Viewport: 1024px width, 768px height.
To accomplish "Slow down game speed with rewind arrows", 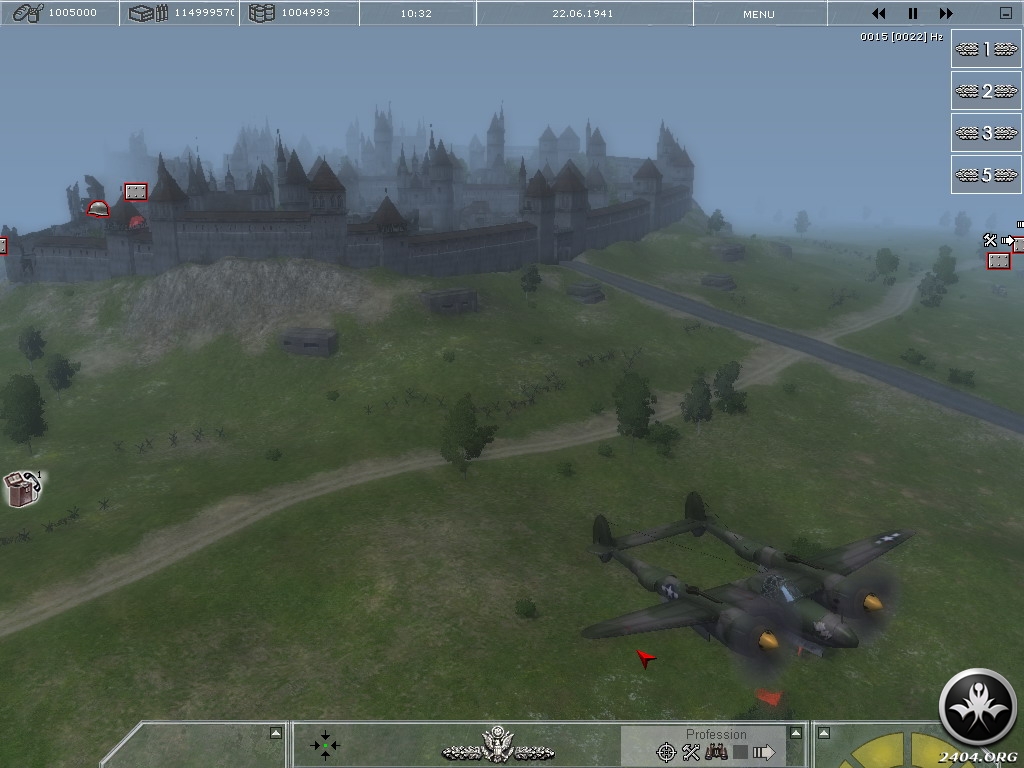I will coord(879,14).
